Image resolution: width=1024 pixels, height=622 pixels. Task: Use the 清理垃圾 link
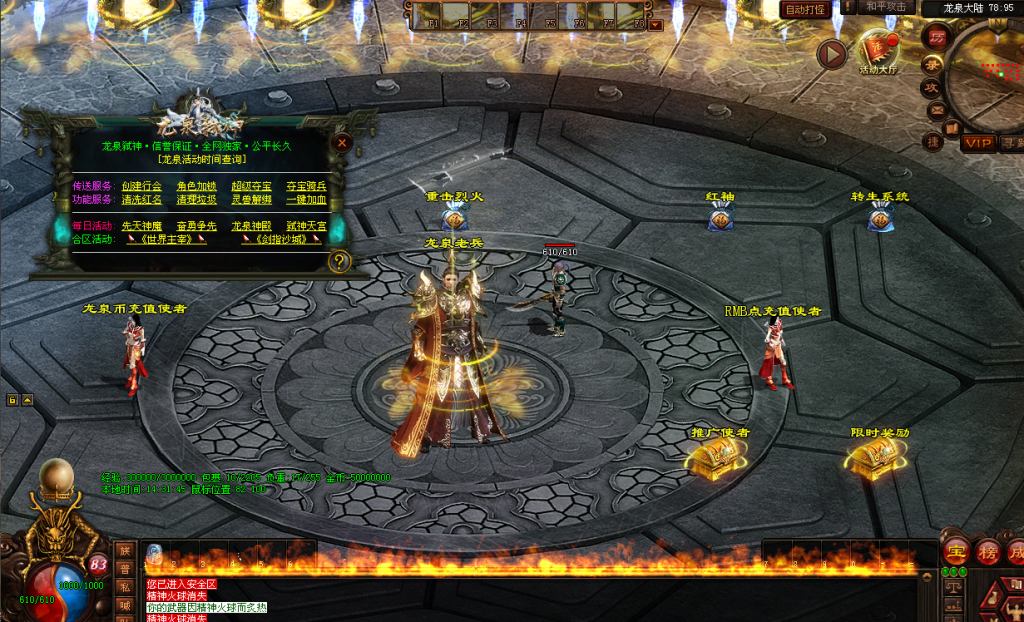[x=196, y=199]
